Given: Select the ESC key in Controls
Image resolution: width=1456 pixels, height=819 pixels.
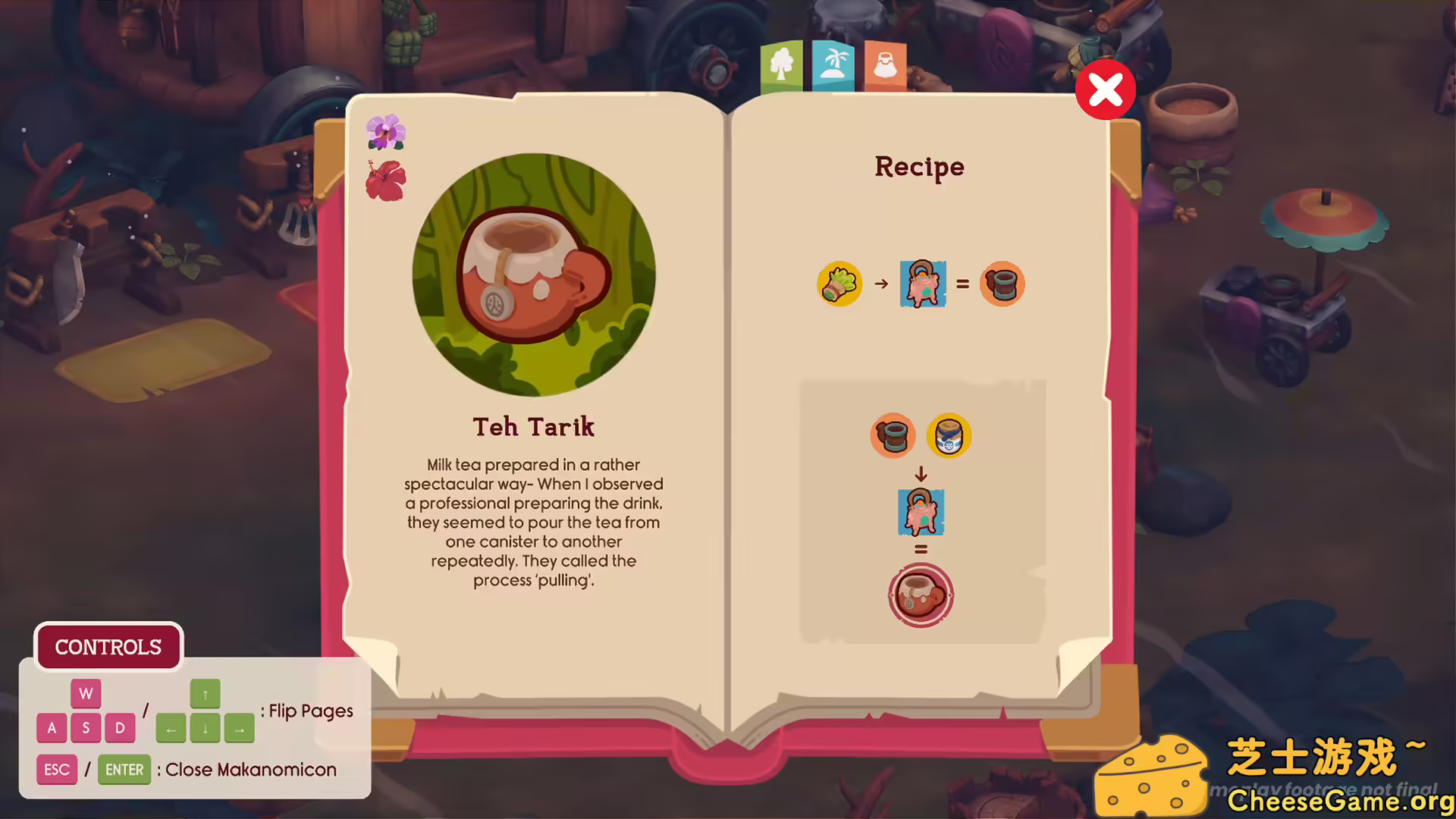Looking at the screenshot, I should click(x=57, y=769).
